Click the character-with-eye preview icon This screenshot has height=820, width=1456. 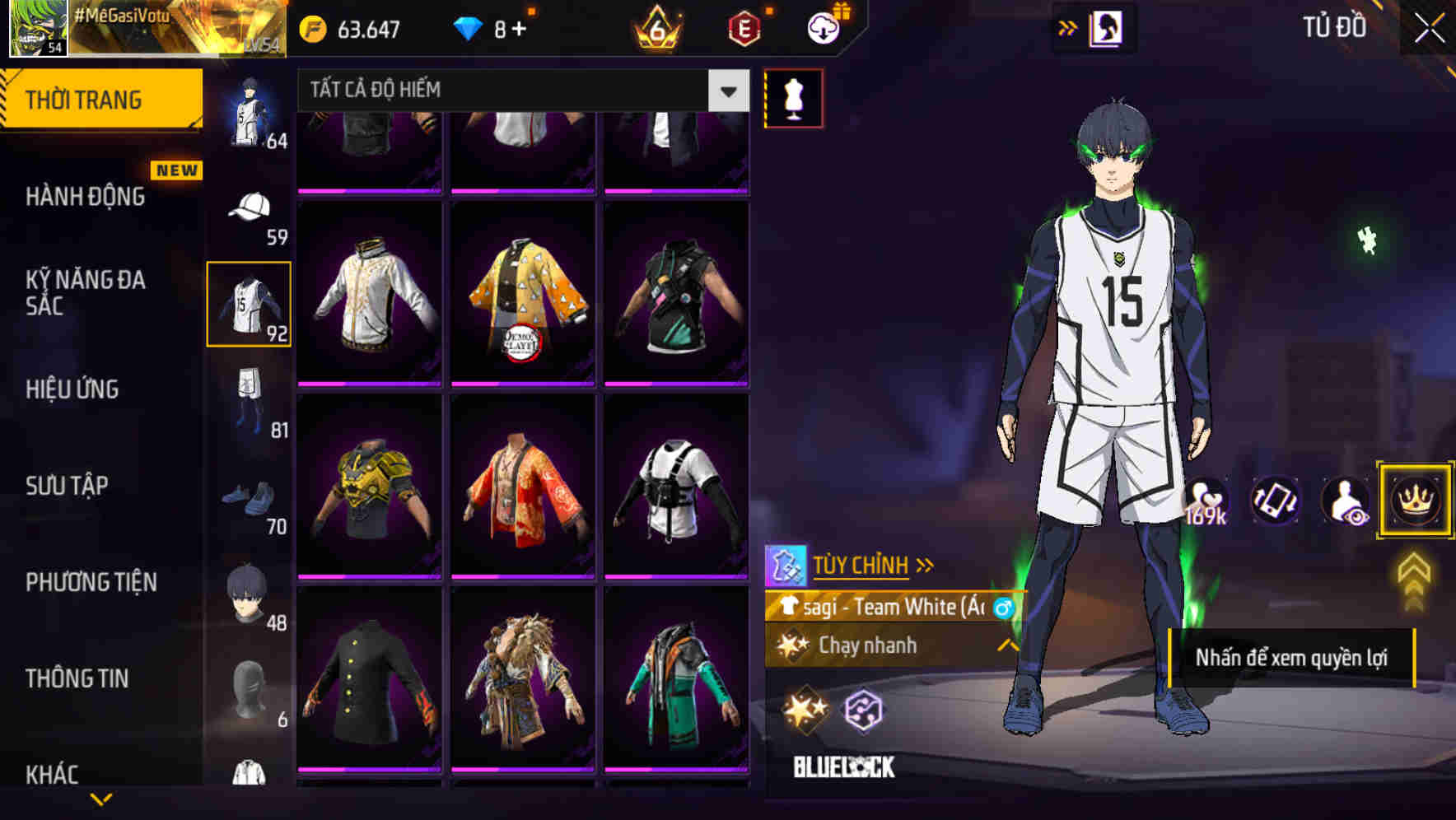pyautogui.click(x=1345, y=501)
